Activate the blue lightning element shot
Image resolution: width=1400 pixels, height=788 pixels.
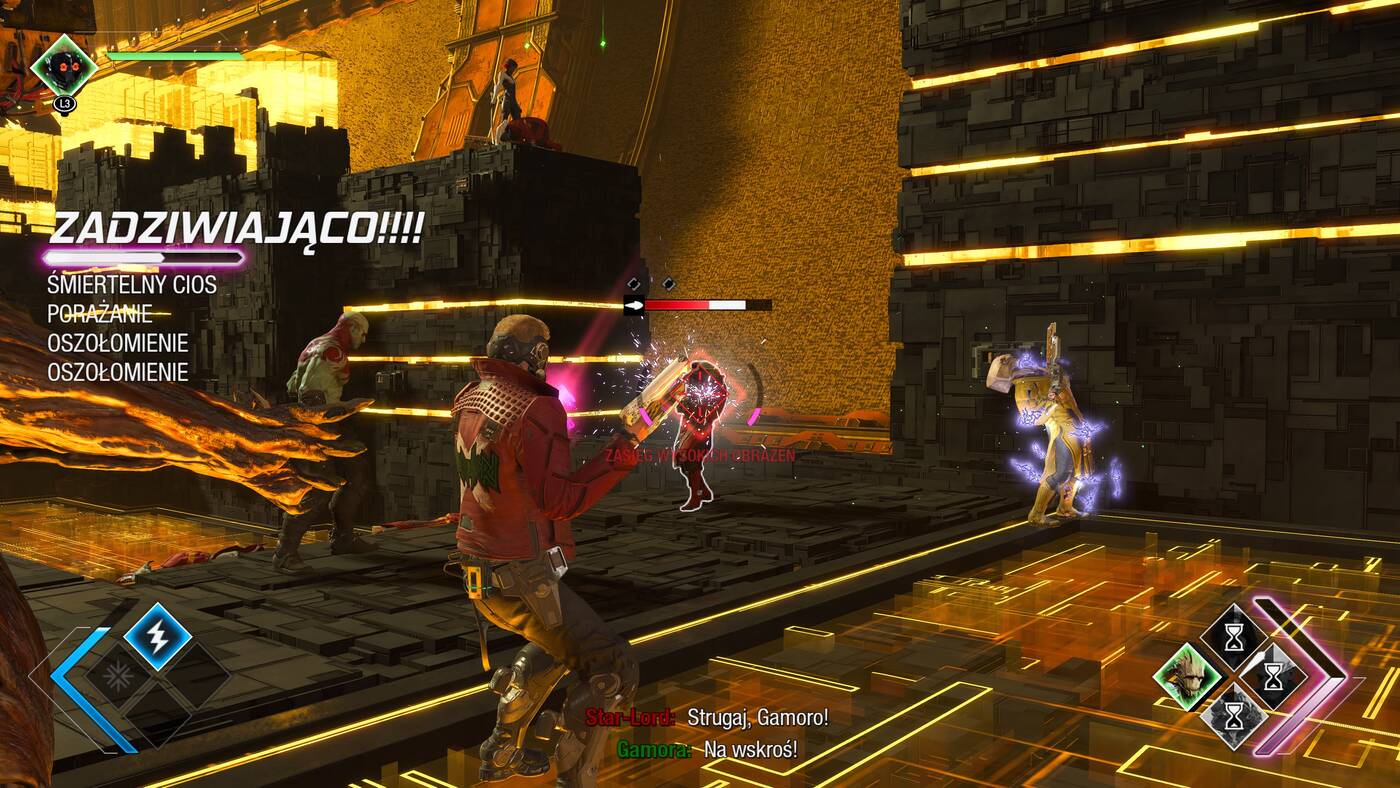tap(158, 636)
